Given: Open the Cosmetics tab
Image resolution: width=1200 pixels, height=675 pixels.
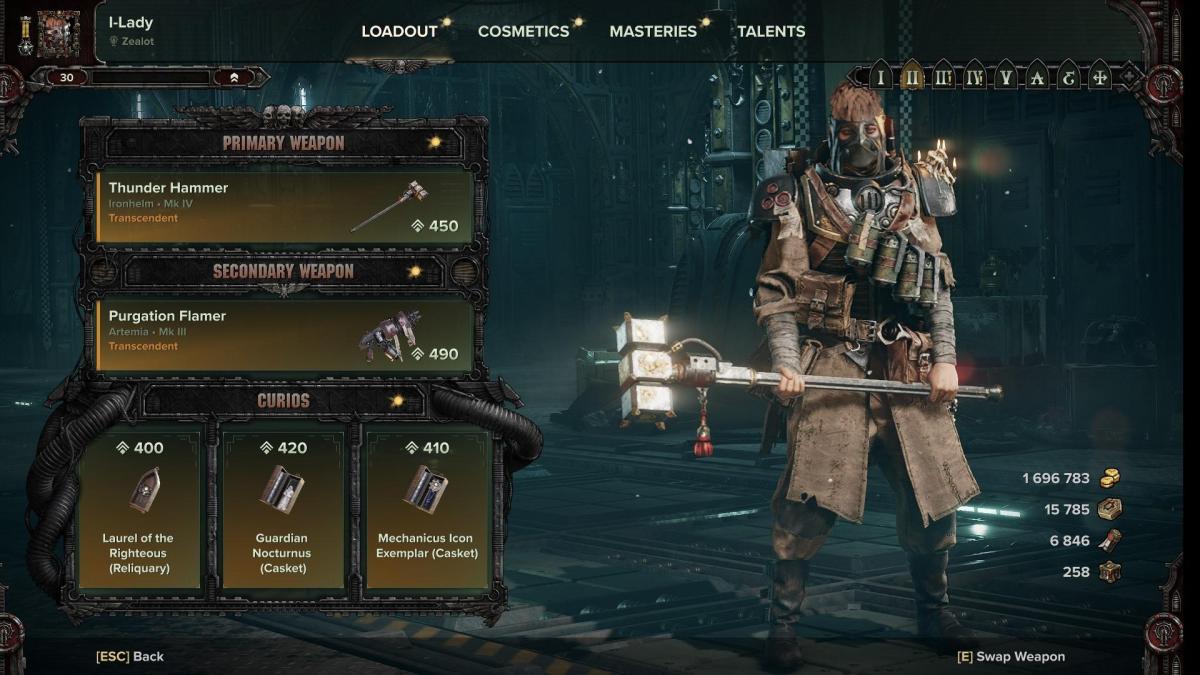Looking at the screenshot, I should coord(523,31).
